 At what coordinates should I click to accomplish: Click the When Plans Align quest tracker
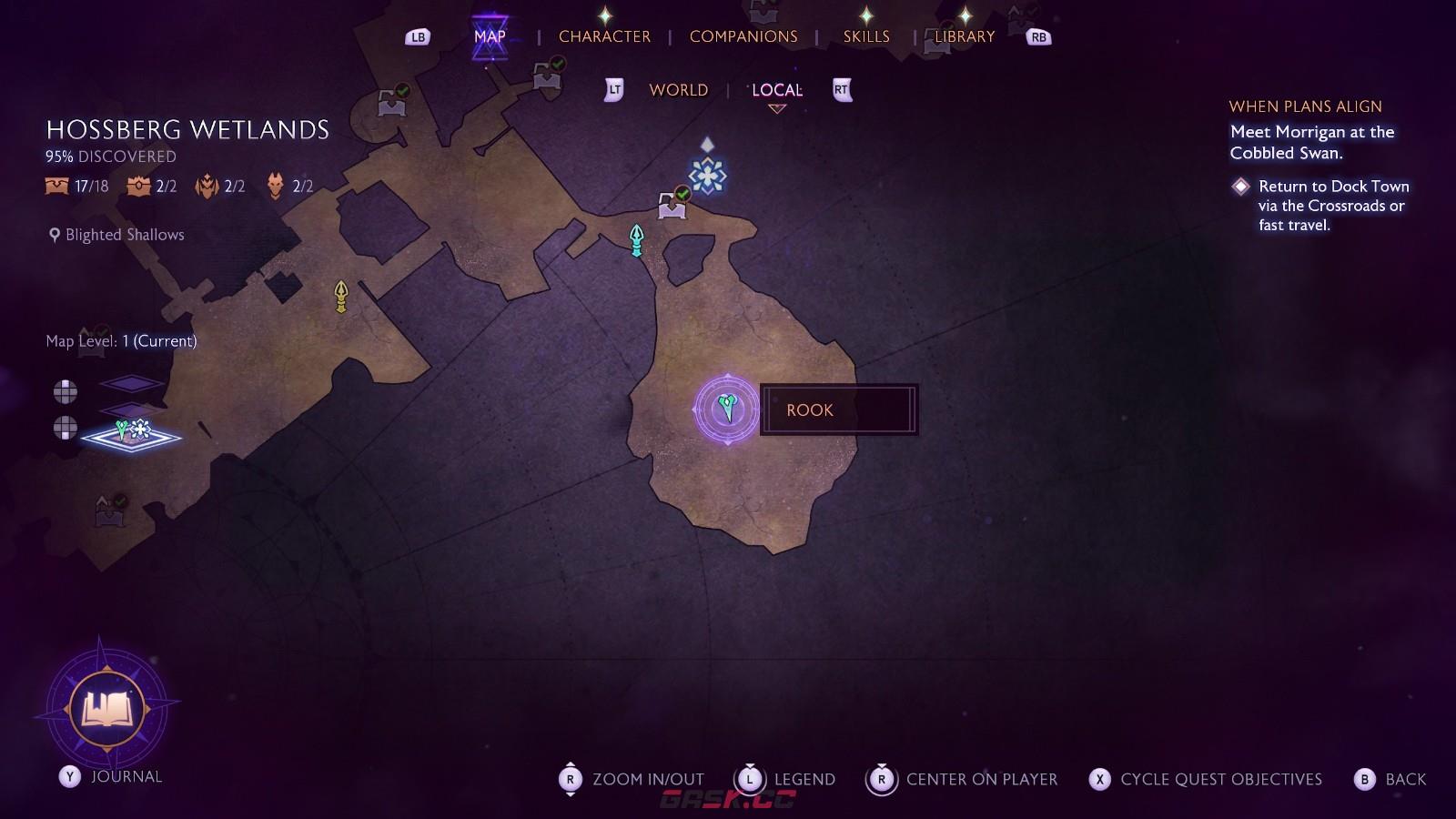click(x=1305, y=106)
